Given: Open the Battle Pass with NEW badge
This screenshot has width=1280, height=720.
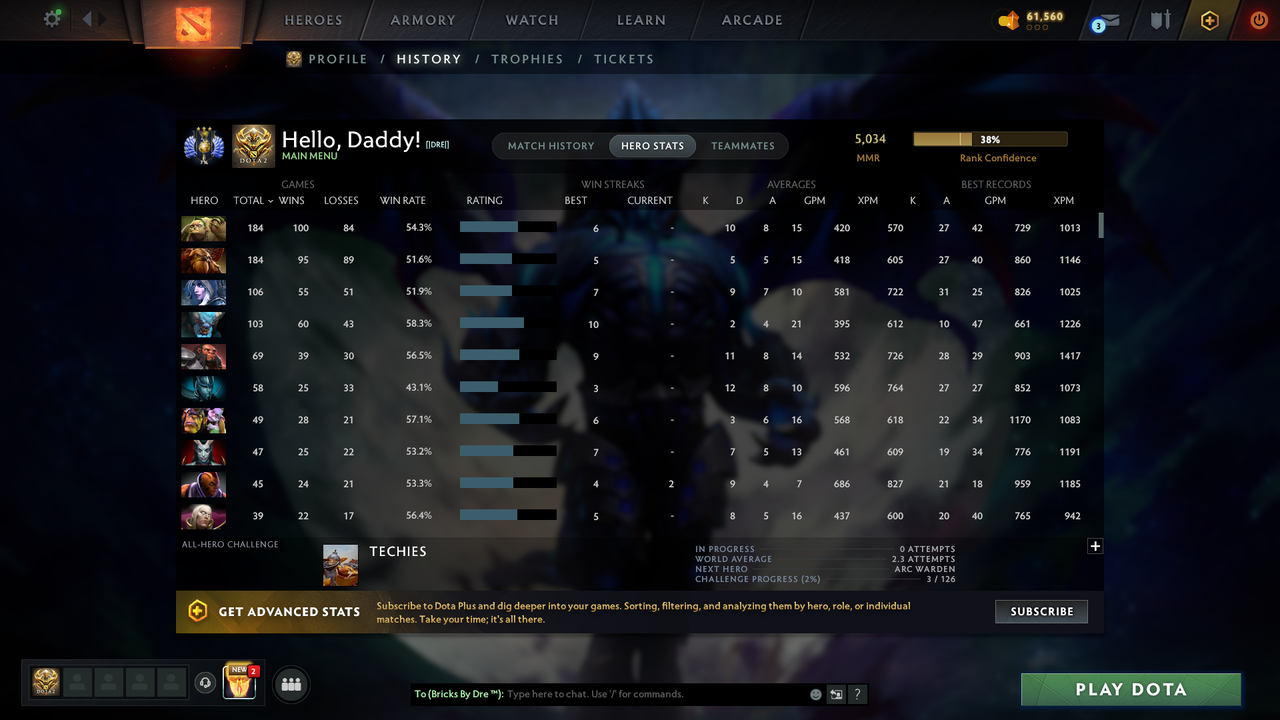Looking at the screenshot, I should [241, 683].
